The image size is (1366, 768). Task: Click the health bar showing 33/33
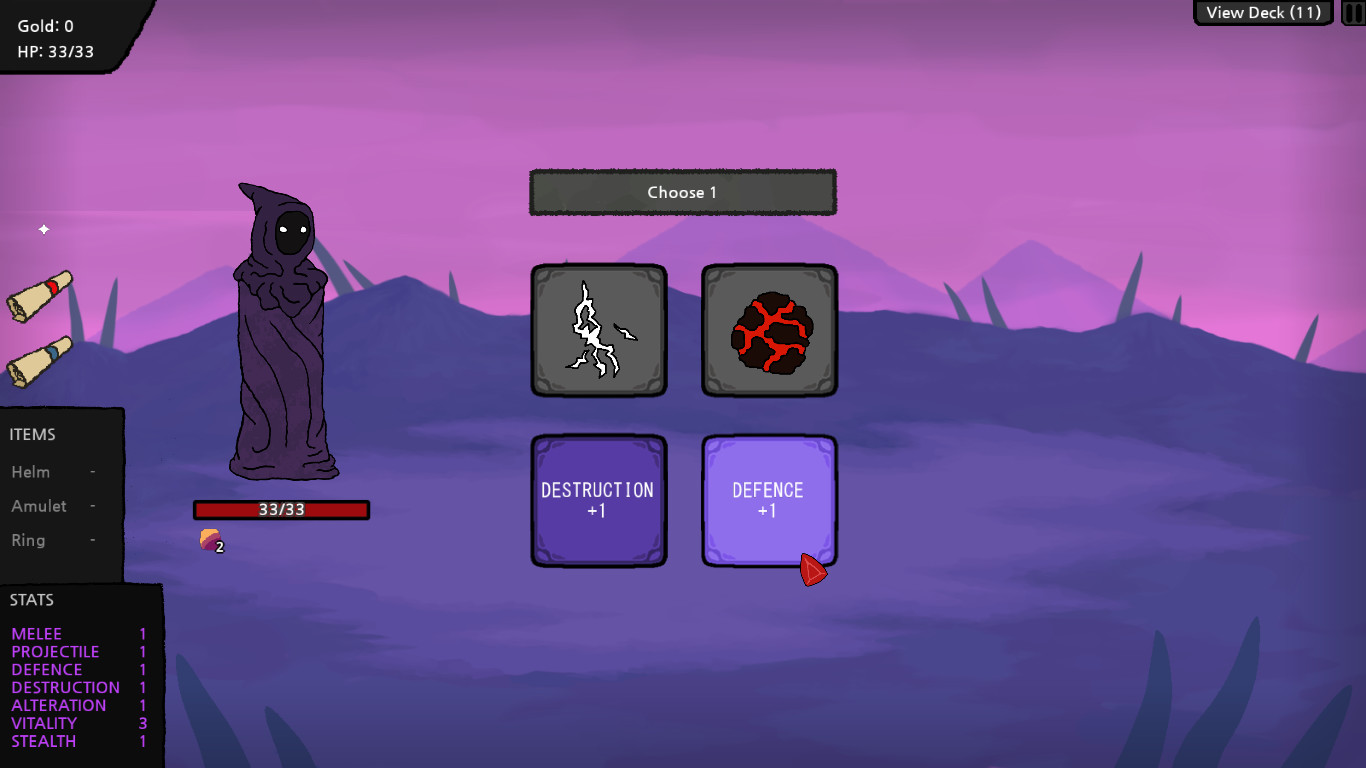pyautogui.click(x=281, y=510)
